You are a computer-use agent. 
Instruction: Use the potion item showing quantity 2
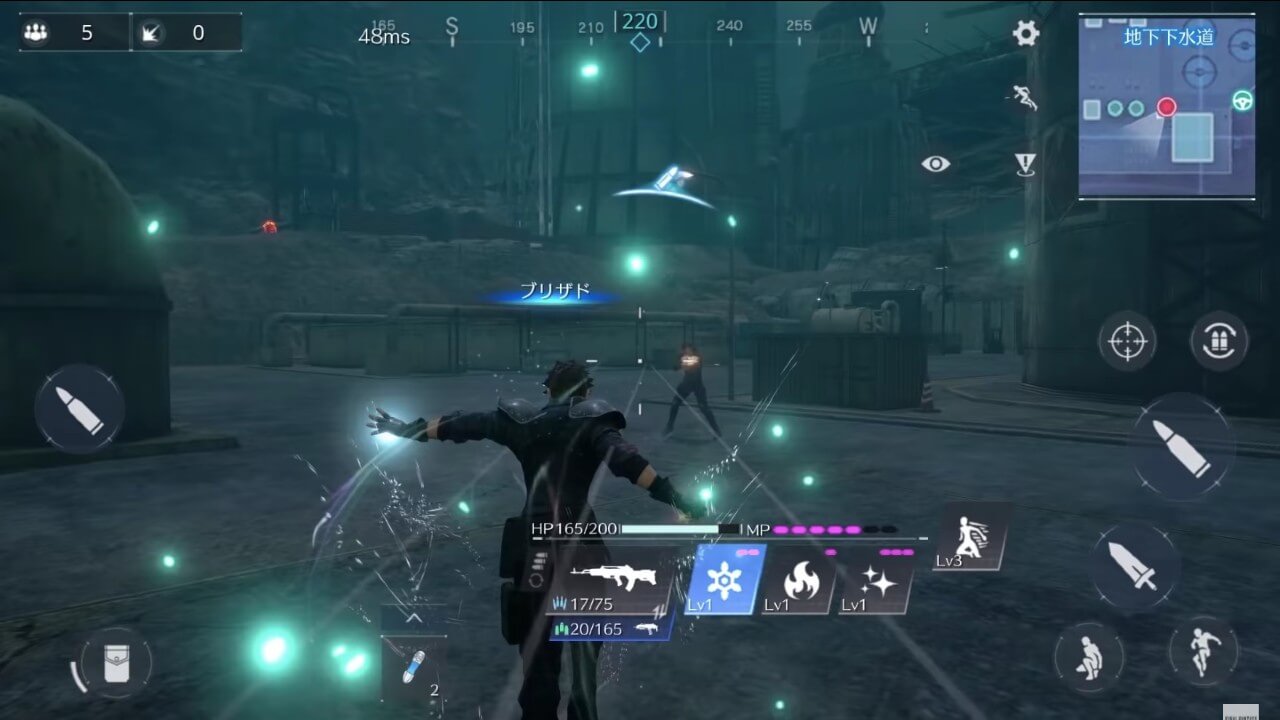click(x=413, y=669)
